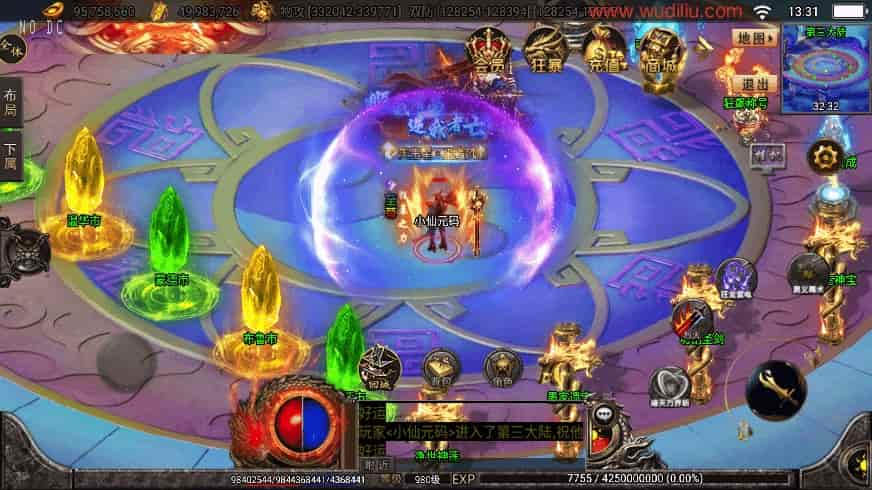Viewport: 872px width, 490px height.
Task: Click the 地图 map button
Action: tap(753, 38)
